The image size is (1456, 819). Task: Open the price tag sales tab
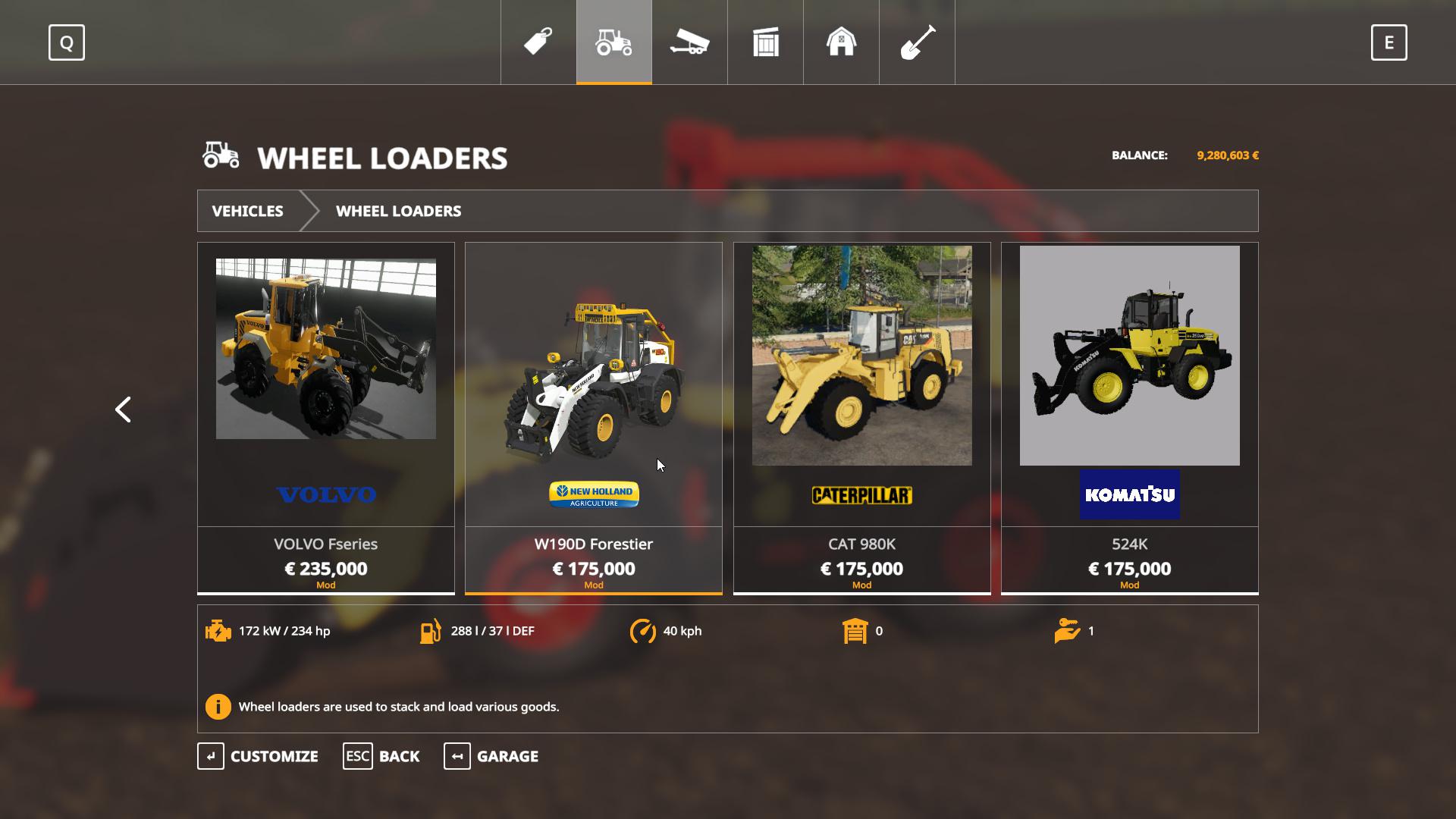click(x=538, y=42)
